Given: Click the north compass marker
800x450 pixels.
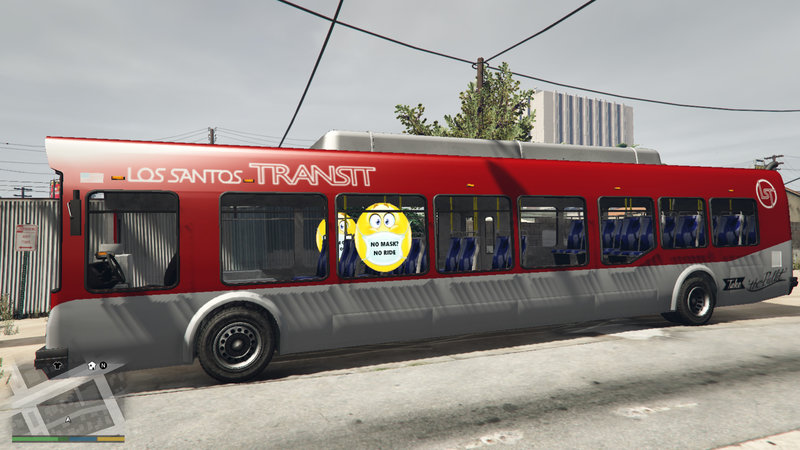Looking at the screenshot, I should click(103, 366).
